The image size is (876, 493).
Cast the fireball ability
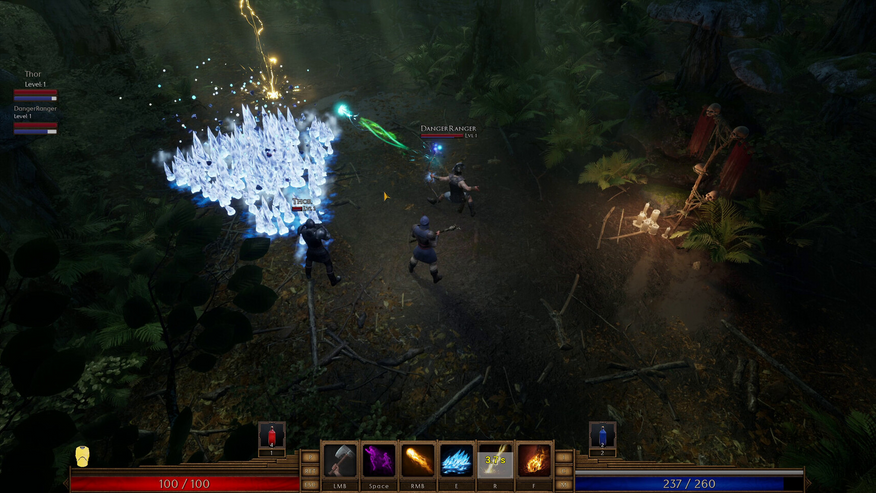pos(417,460)
